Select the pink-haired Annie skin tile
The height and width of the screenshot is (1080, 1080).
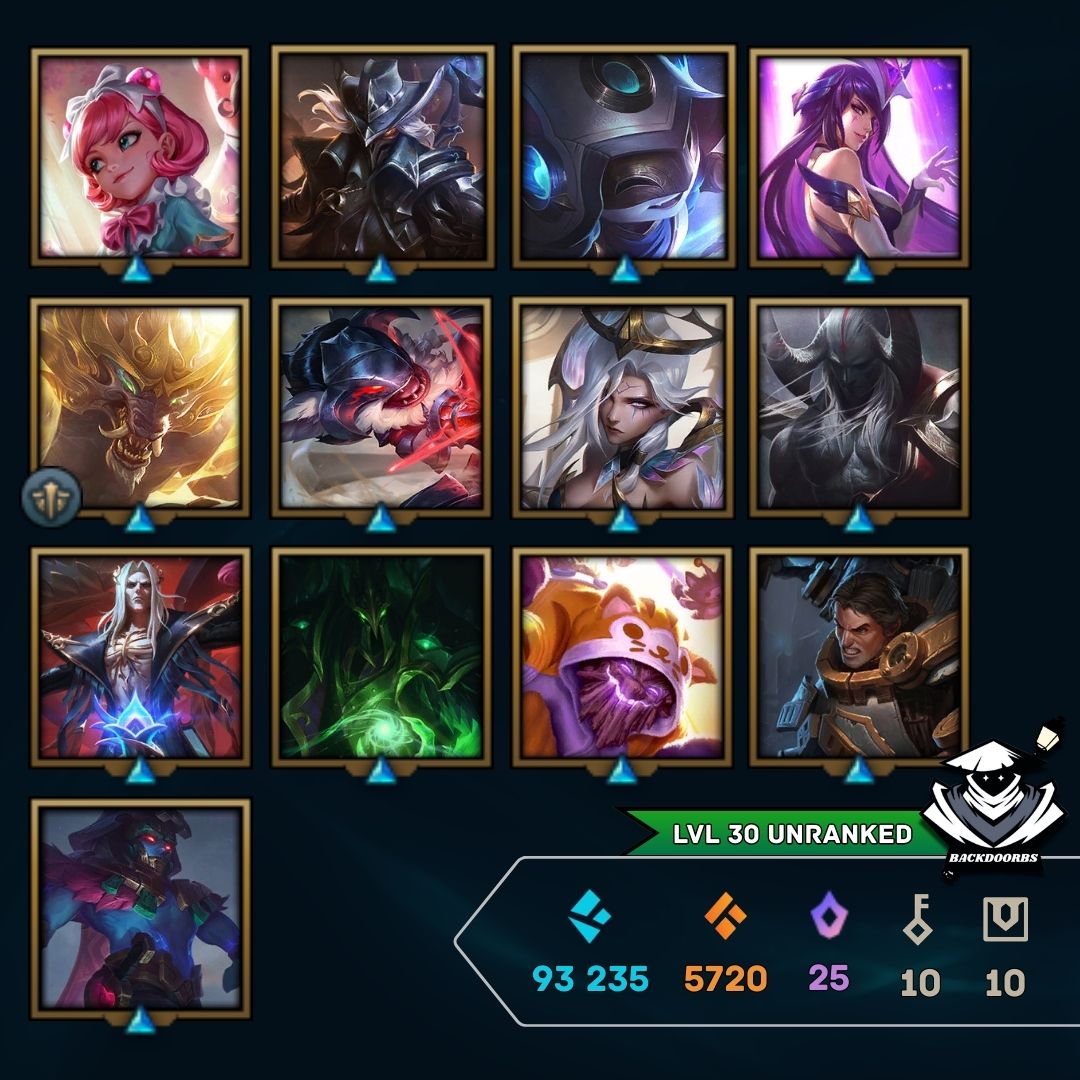tap(140, 157)
